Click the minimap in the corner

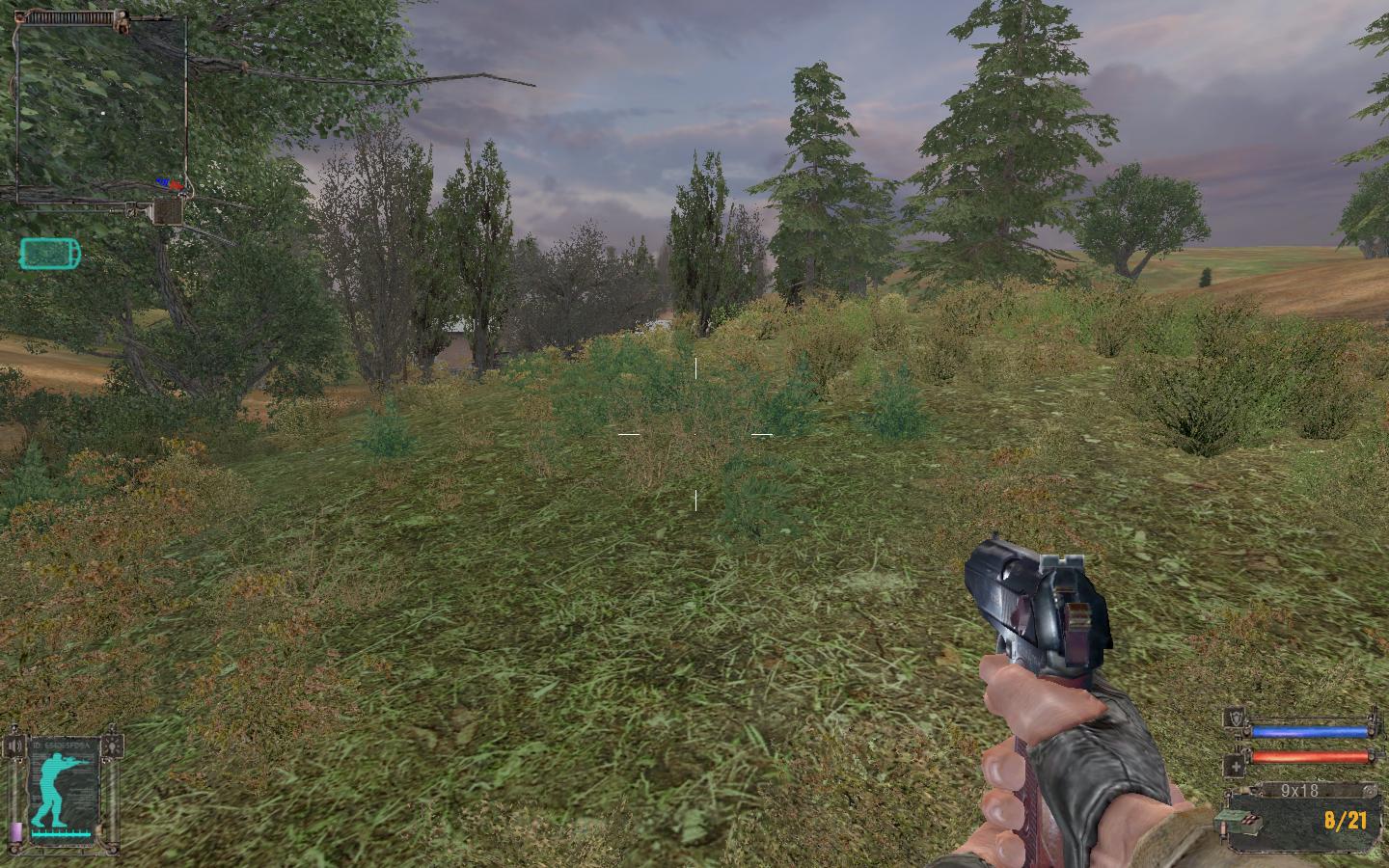click(x=101, y=106)
